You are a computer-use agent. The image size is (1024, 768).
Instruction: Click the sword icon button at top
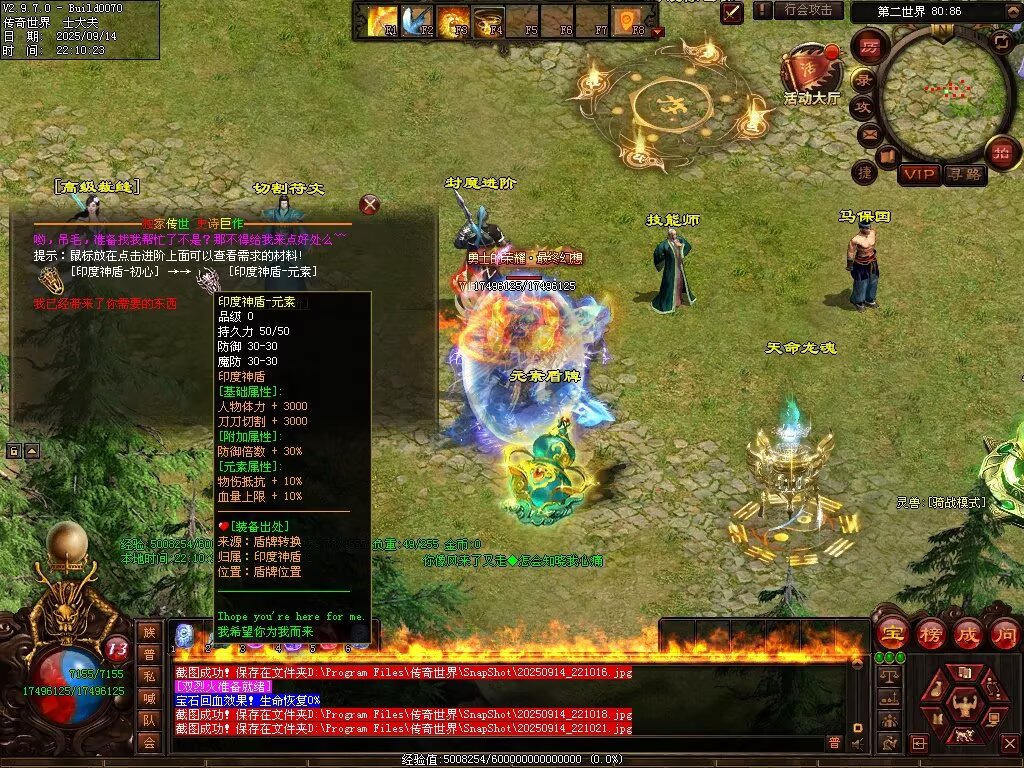click(x=733, y=12)
